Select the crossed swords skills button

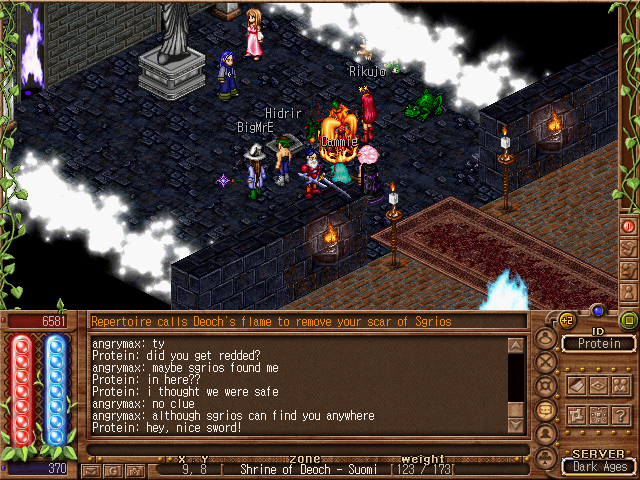coord(545,362)
